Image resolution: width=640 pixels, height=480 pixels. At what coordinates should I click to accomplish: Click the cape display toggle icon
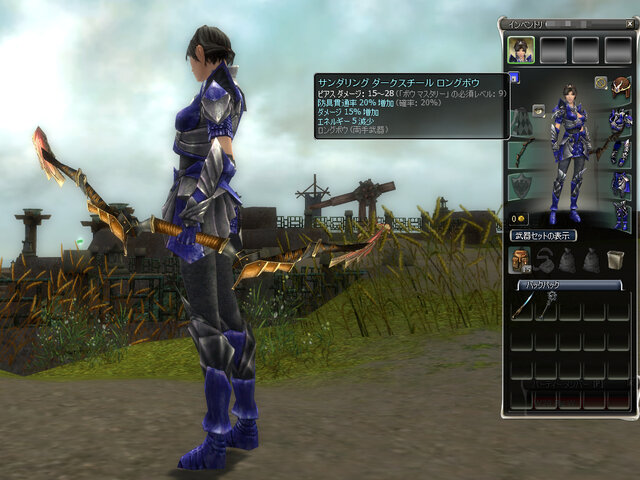(538, 111)
